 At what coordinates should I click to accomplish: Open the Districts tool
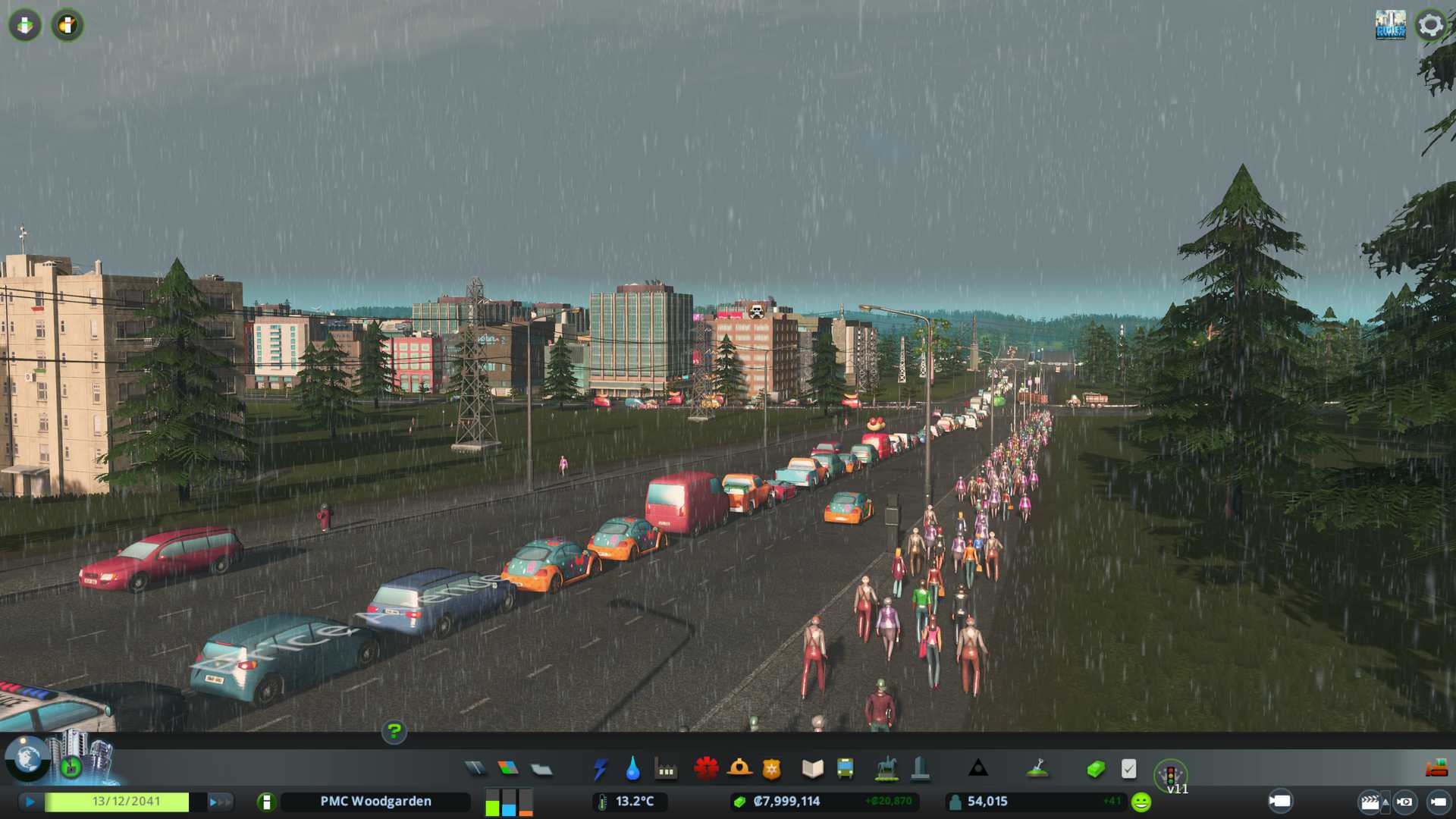pos(541,769)
